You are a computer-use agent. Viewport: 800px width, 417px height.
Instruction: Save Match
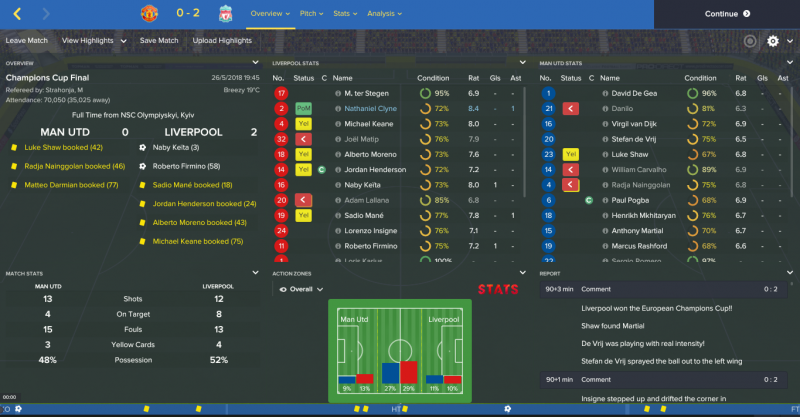click(x=159, y=41)
